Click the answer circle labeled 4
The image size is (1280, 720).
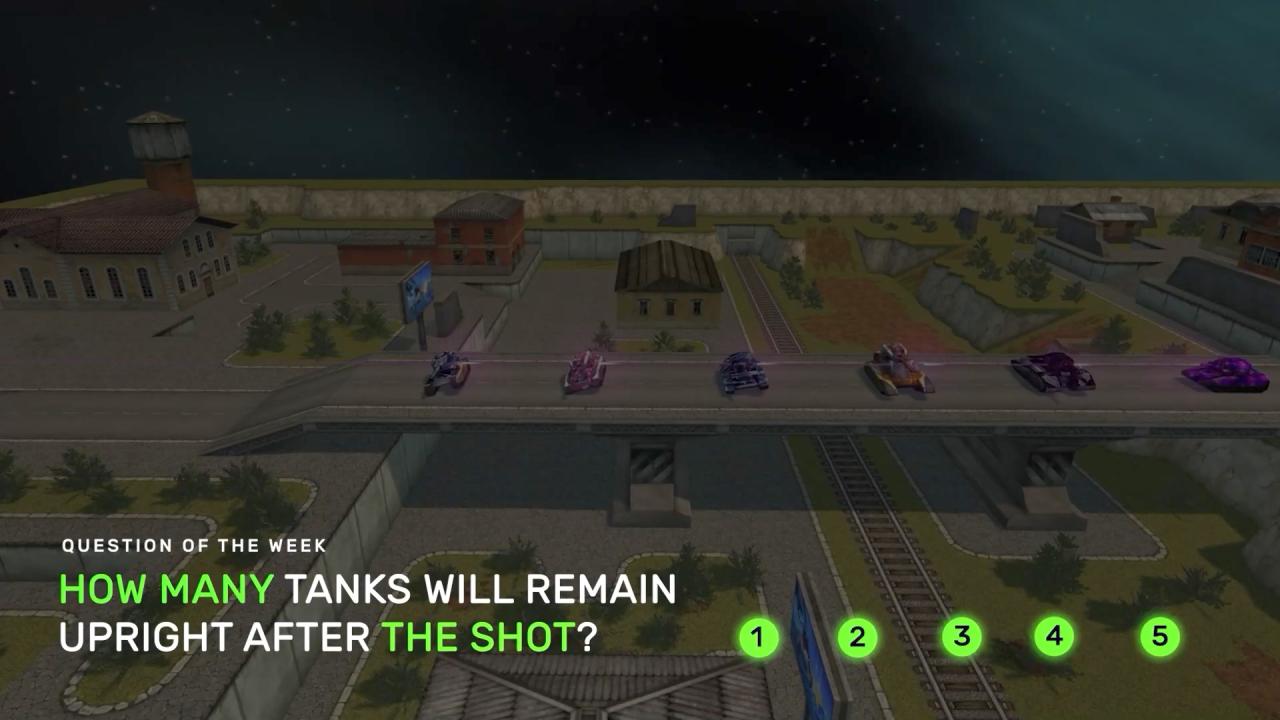(x=1054, y=636)
